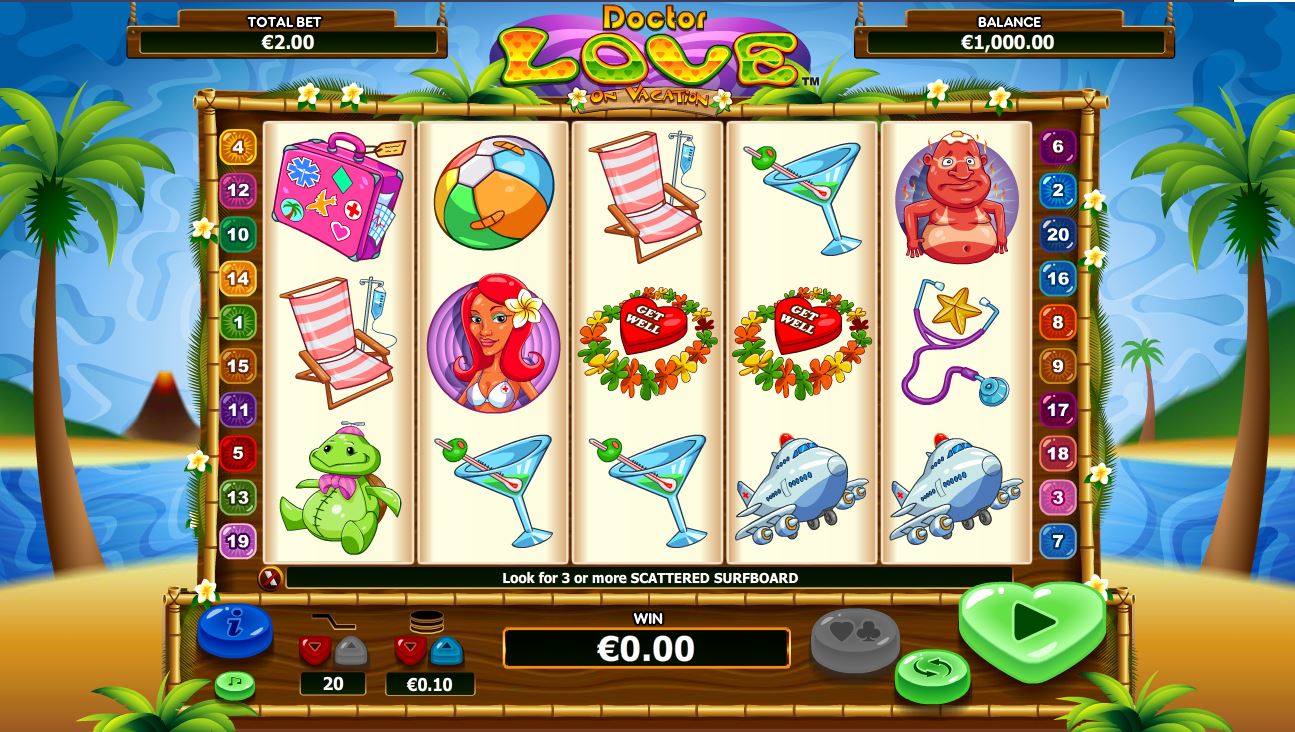Click the grey gamble hearts-clubs button

tap(854, 639)
